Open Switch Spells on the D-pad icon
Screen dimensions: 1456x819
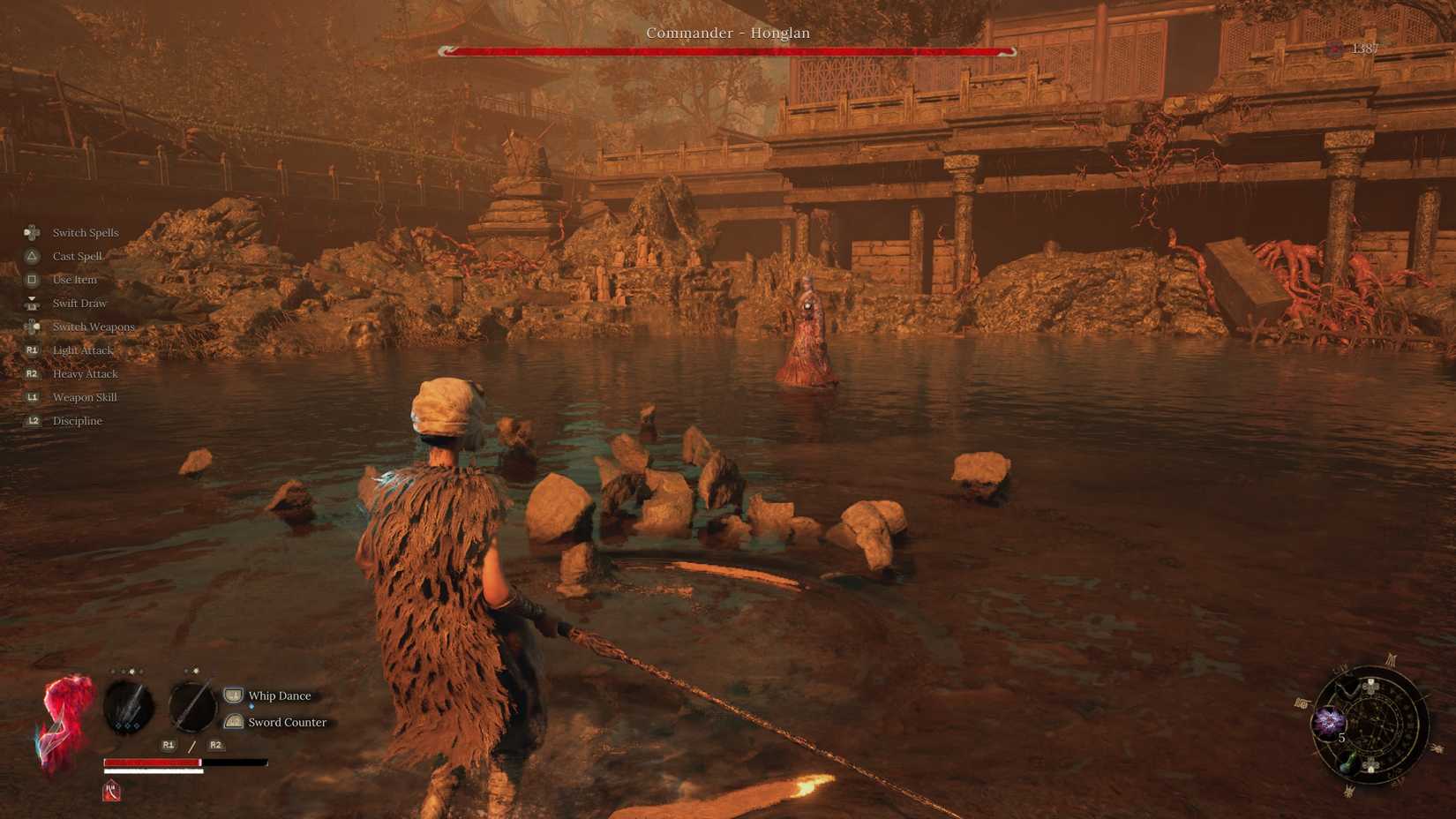pos(31,232)
